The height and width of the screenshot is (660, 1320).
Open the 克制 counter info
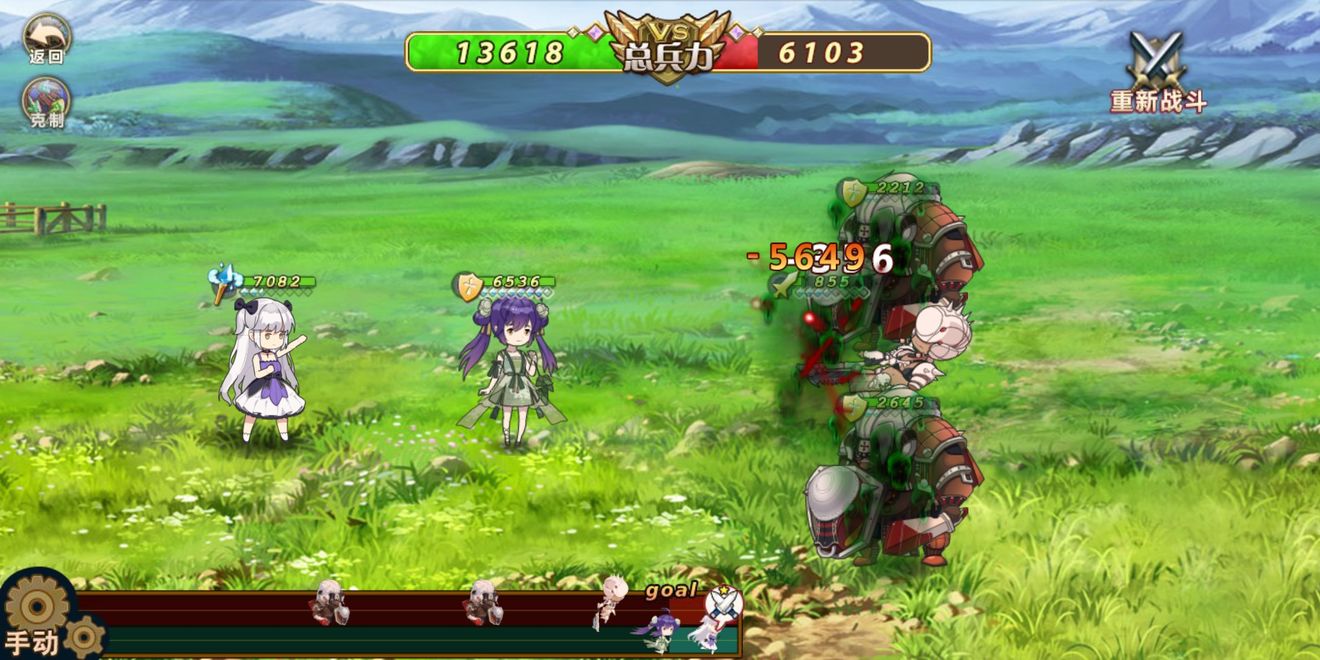coord(46,103)
